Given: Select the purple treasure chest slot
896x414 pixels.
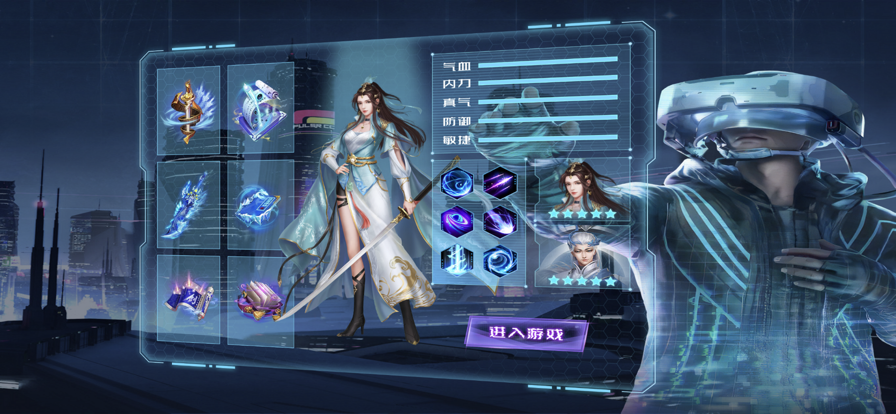Looking at the screenshot, I should coord(260,298).
